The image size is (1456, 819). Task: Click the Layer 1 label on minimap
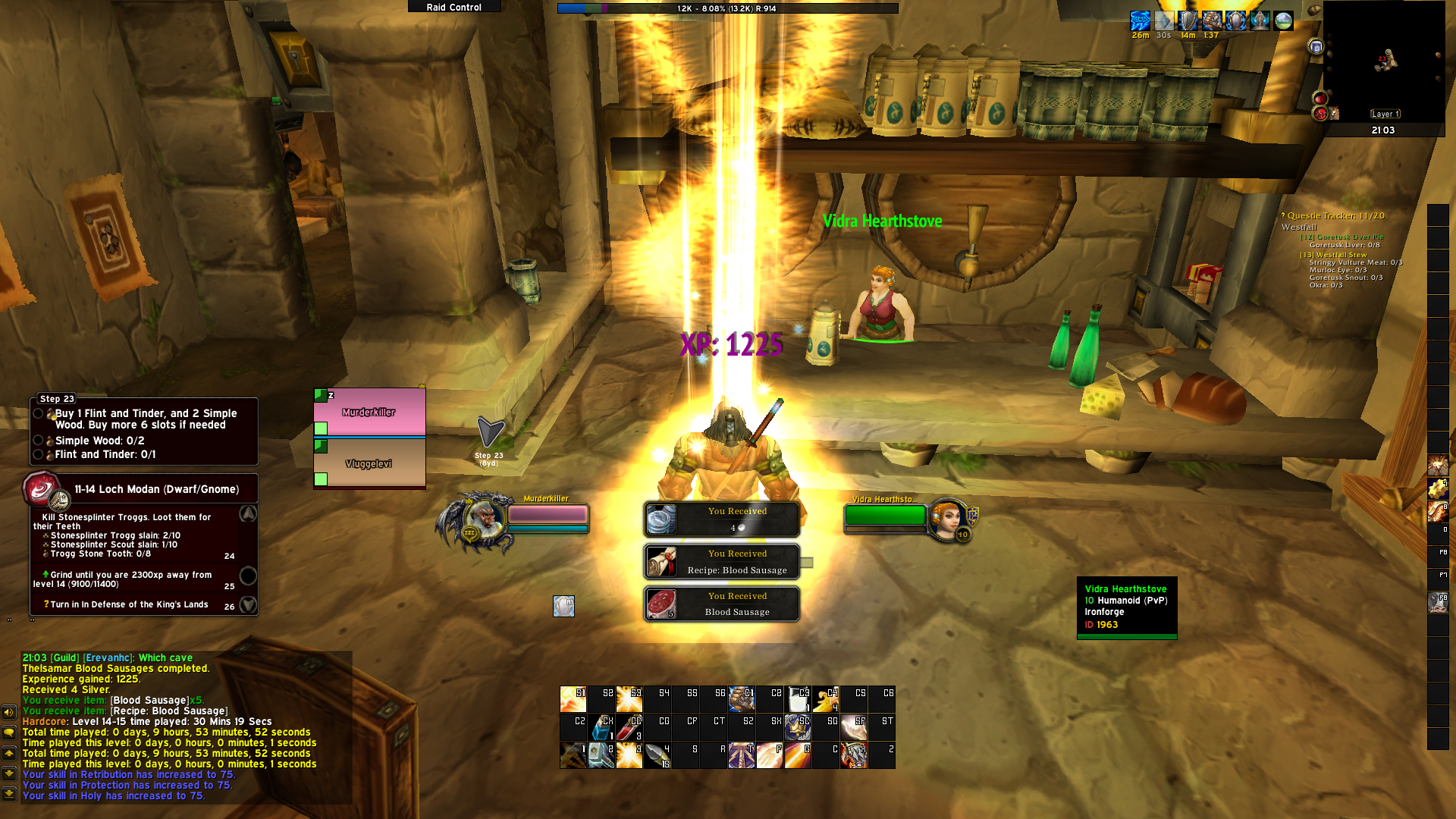pos(1385,114)
